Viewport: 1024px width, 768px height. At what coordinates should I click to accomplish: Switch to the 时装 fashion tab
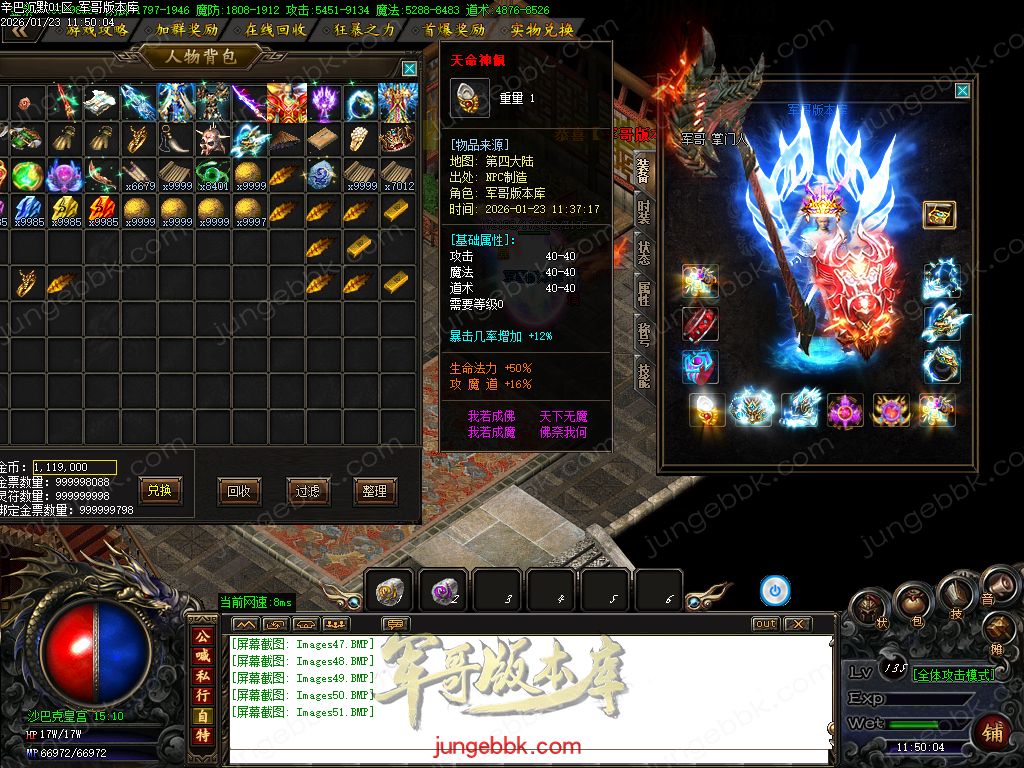click(x=644, y=211)
